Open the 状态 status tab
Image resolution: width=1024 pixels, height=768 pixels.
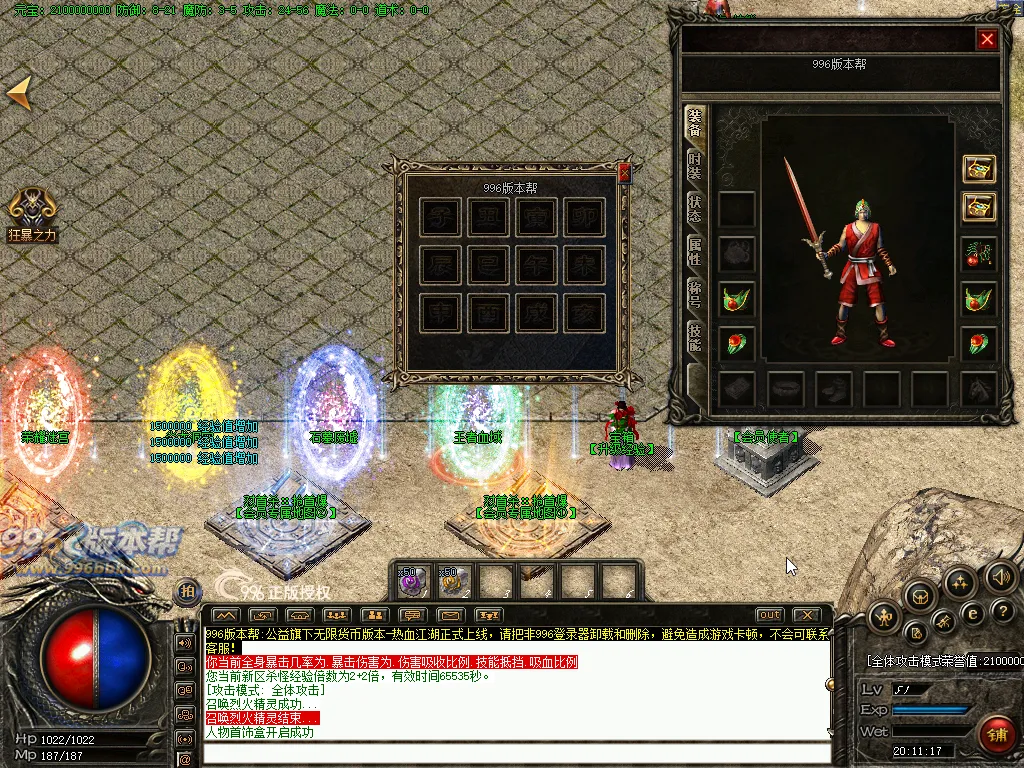click(694, 209)
